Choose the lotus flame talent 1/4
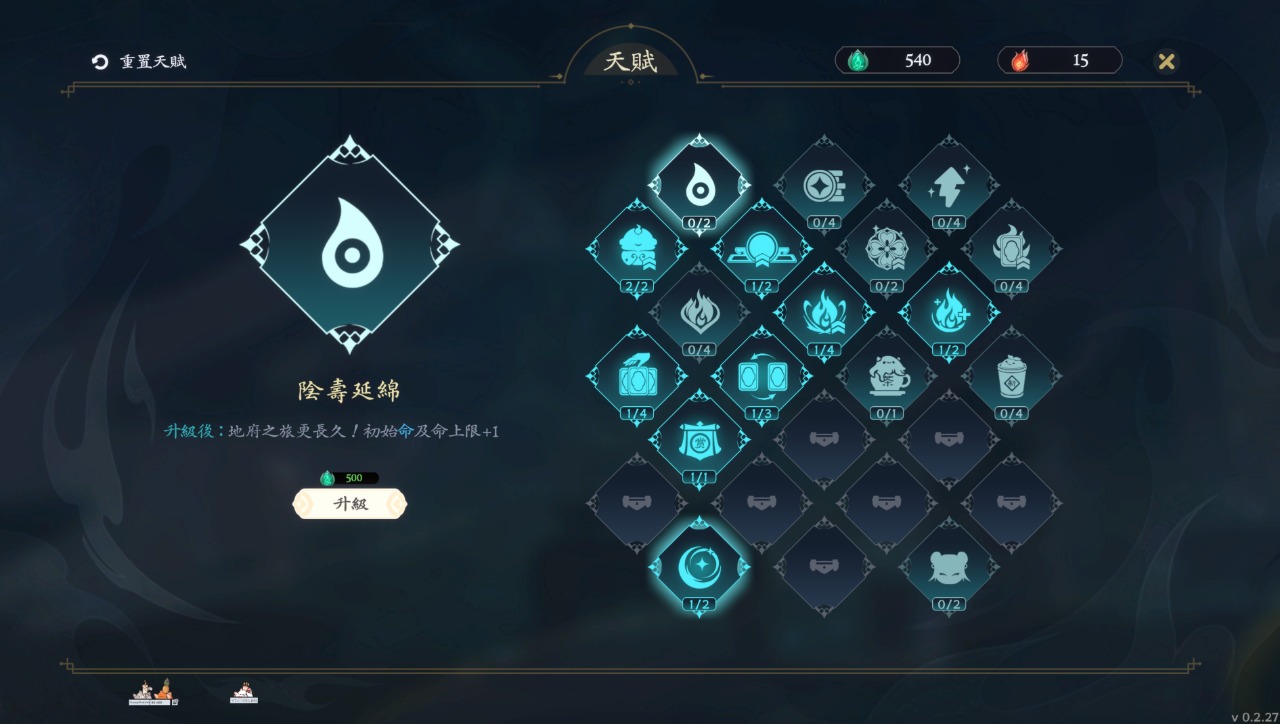The width and height of the screenshot is (1280, 724). coord(824,312)
